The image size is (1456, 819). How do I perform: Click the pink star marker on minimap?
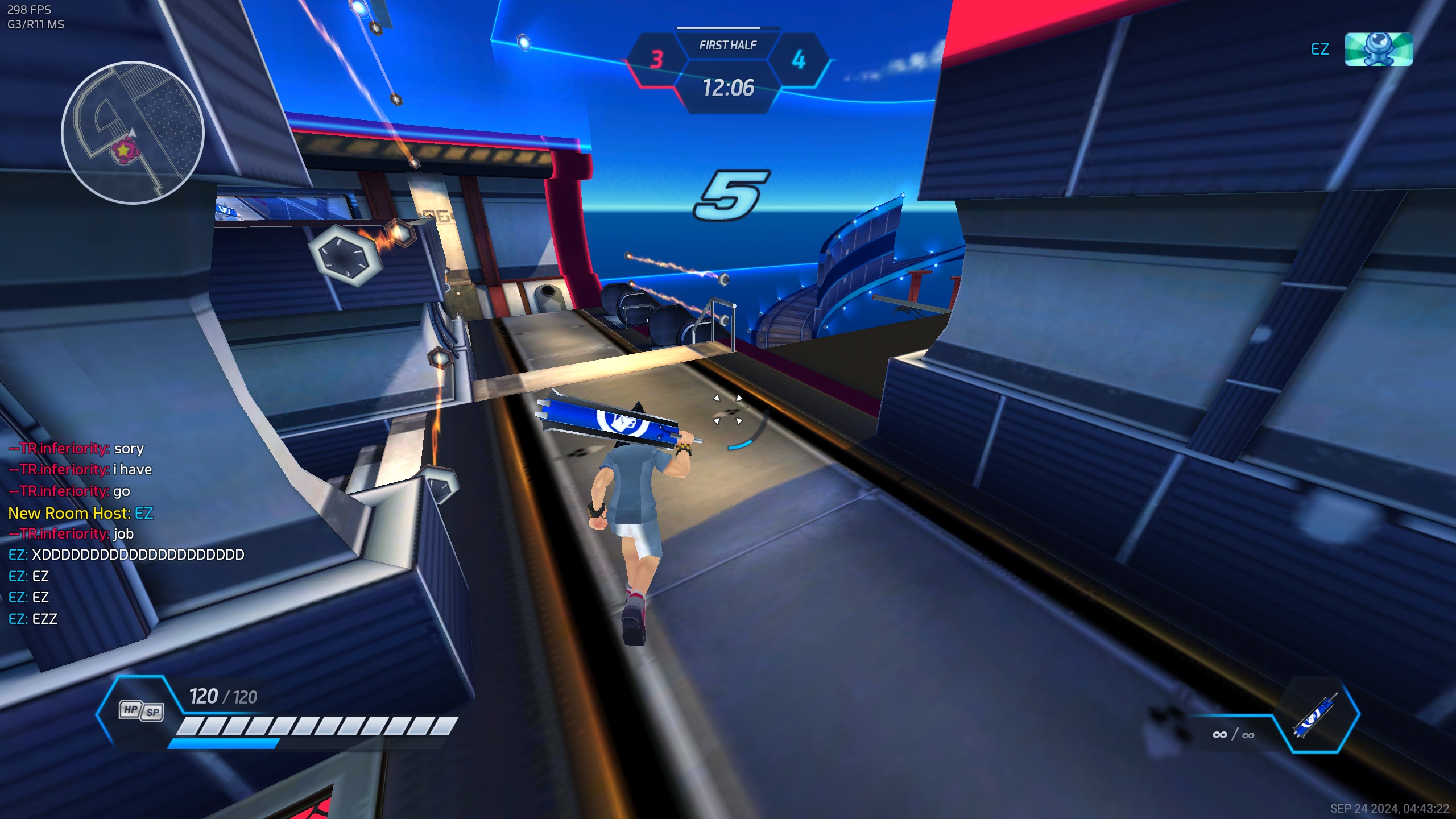click(x=123, y=151)
